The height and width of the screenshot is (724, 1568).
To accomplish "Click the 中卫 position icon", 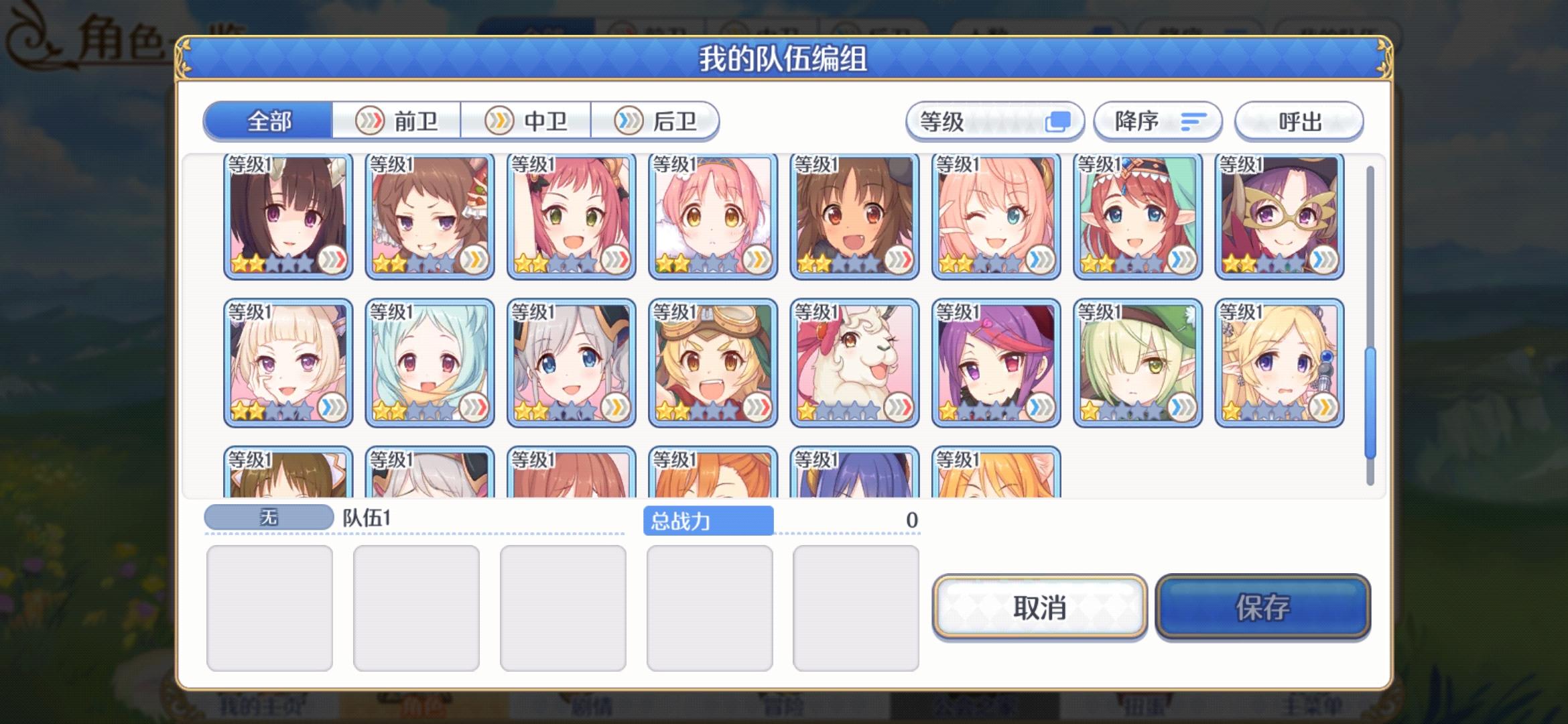I will 497,121.
